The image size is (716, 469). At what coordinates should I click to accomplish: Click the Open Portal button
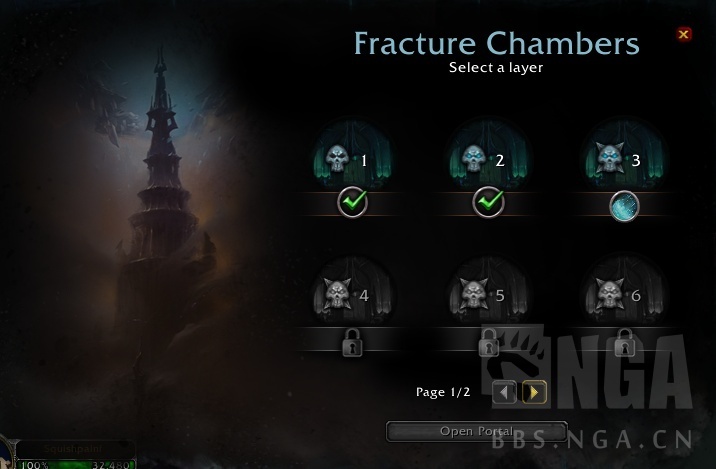[476, 431]
